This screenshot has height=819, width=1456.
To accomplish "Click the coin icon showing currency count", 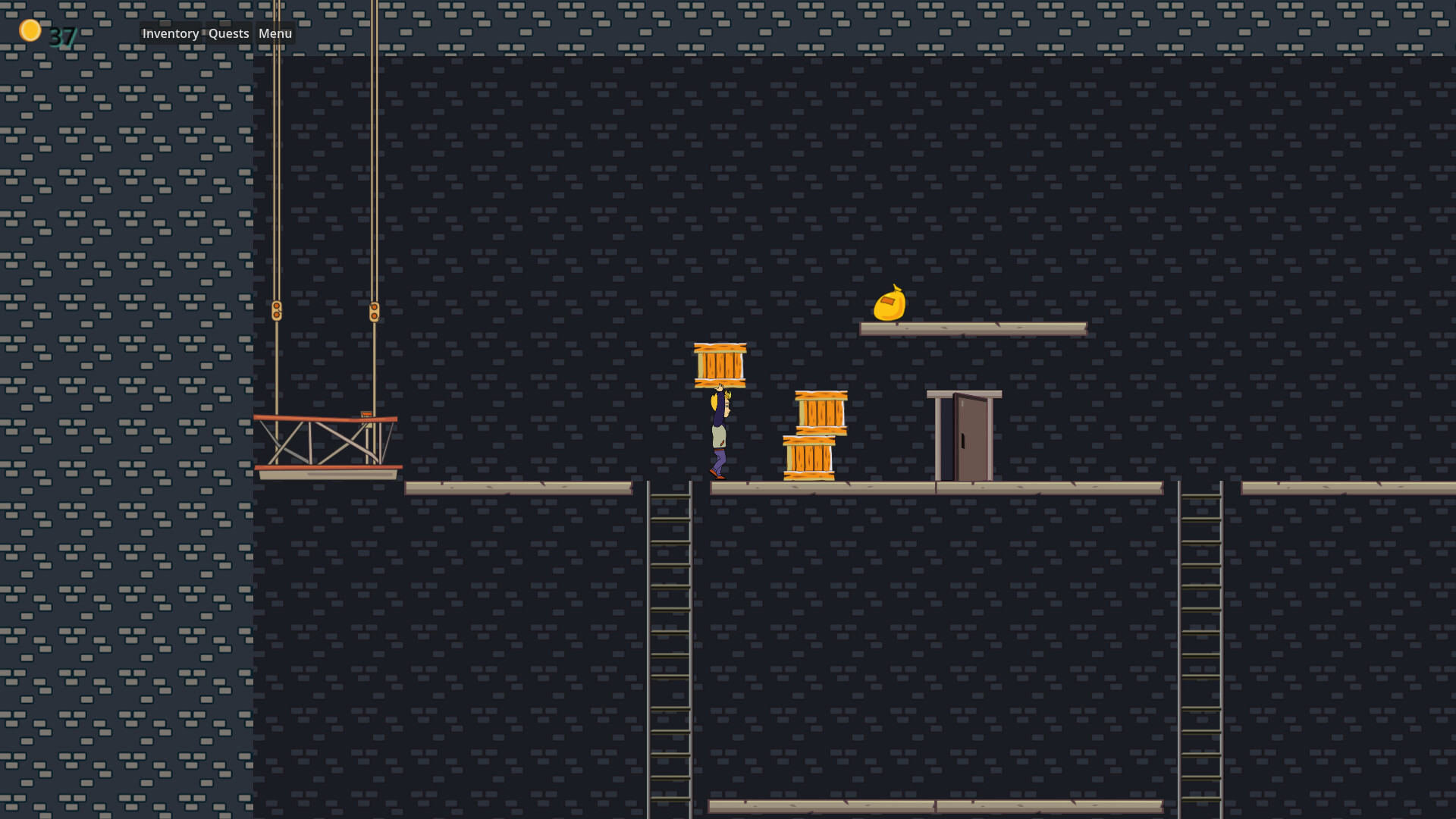I will [30, 30].
